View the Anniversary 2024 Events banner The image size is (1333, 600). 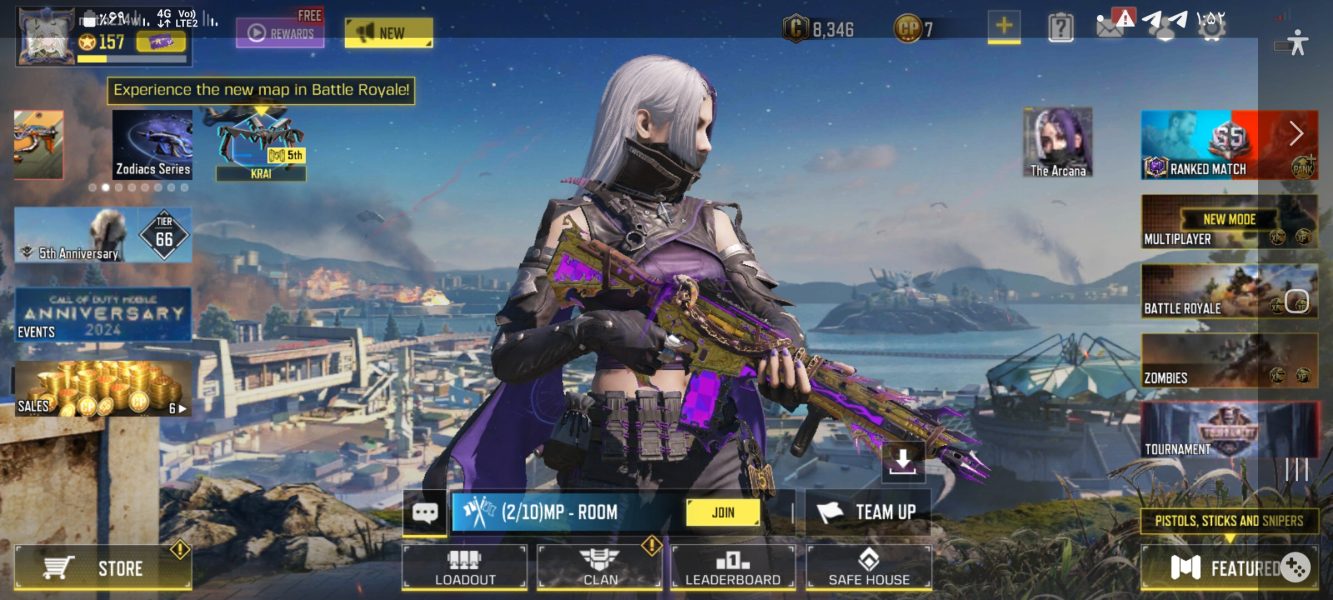[103, 315]
